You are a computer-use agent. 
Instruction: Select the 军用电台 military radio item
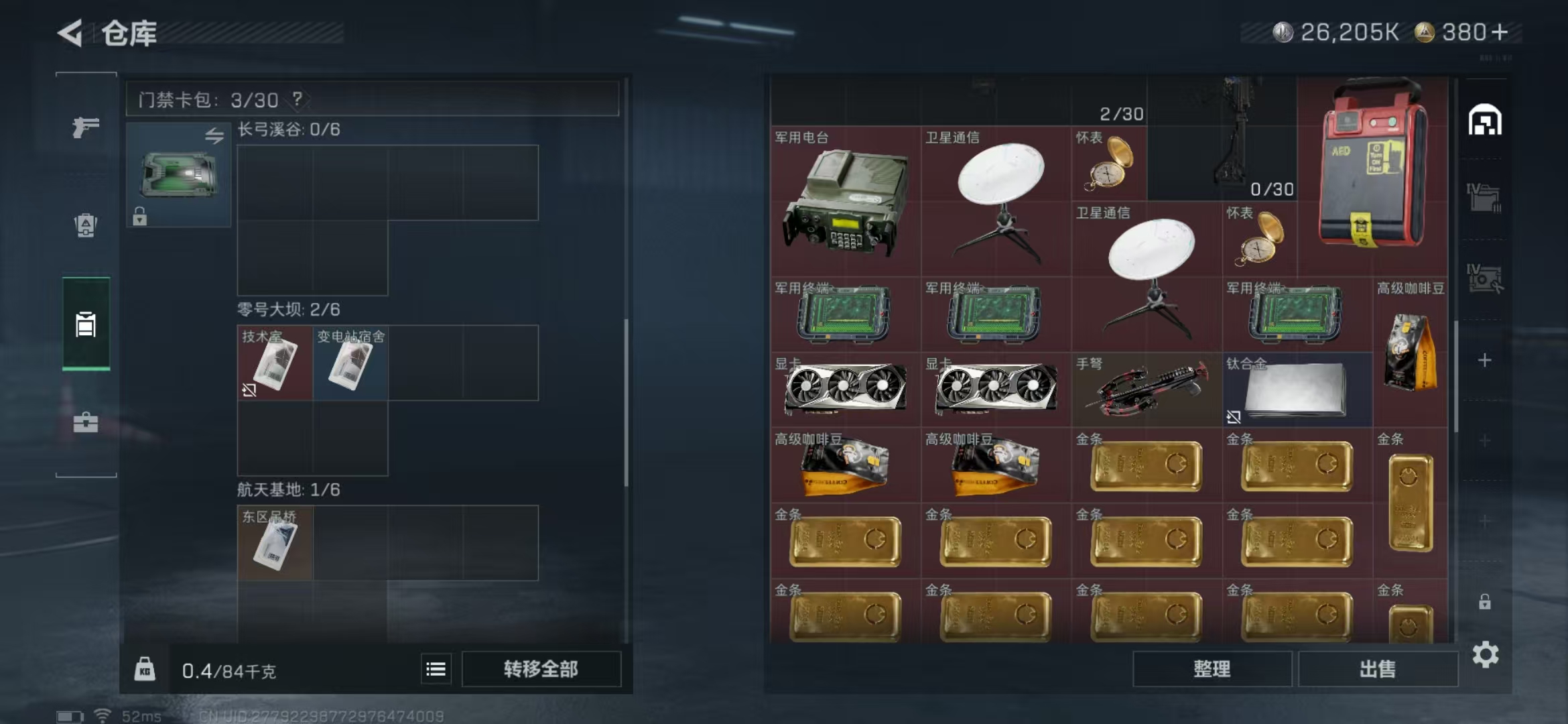pos(846,201)
